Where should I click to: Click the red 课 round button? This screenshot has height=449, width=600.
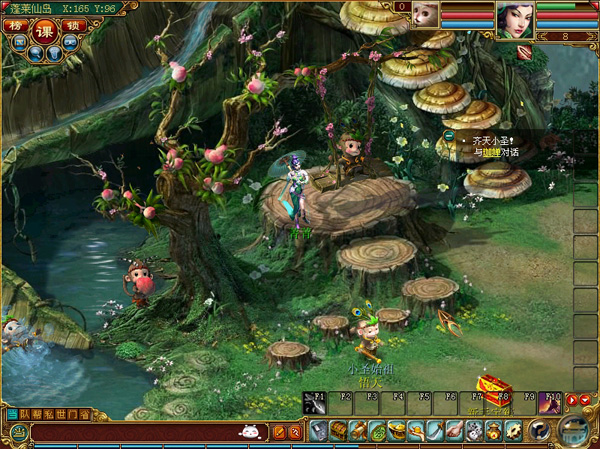point(45,29)
